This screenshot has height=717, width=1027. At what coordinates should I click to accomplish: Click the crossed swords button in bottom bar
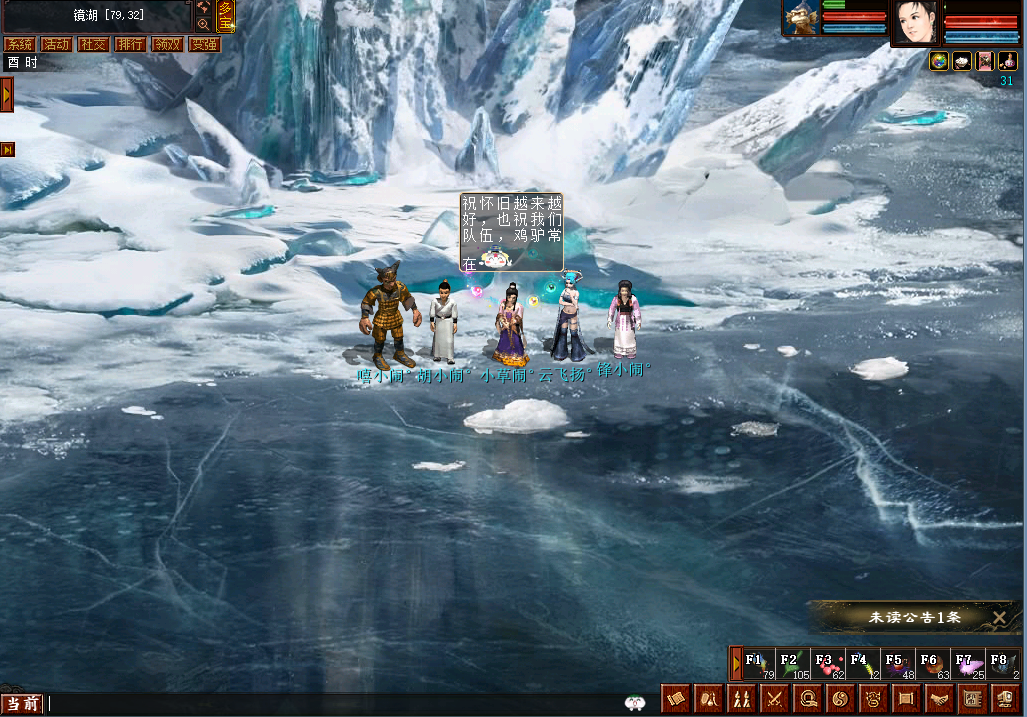click(775, 699)
